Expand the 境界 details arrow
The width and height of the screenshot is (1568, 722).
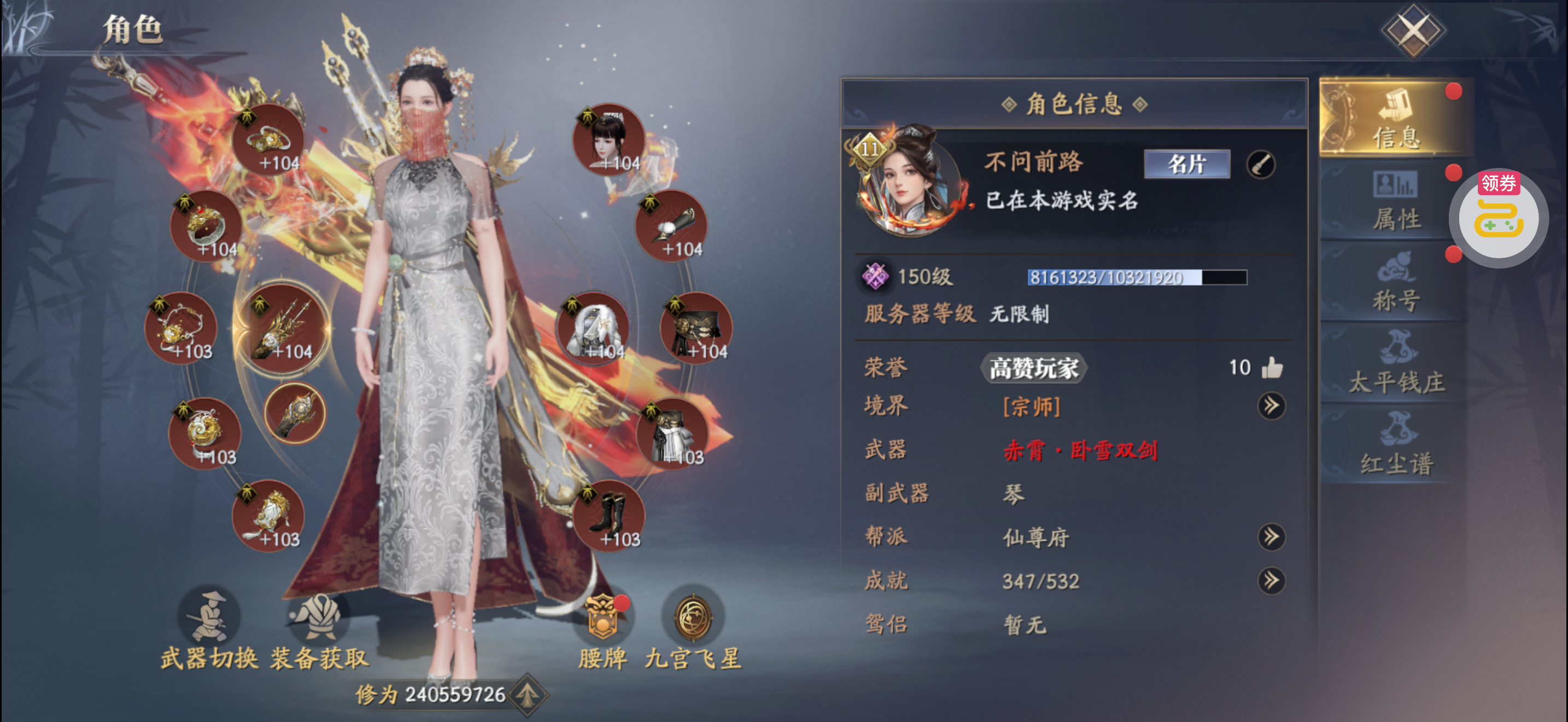click(1271, 406)
